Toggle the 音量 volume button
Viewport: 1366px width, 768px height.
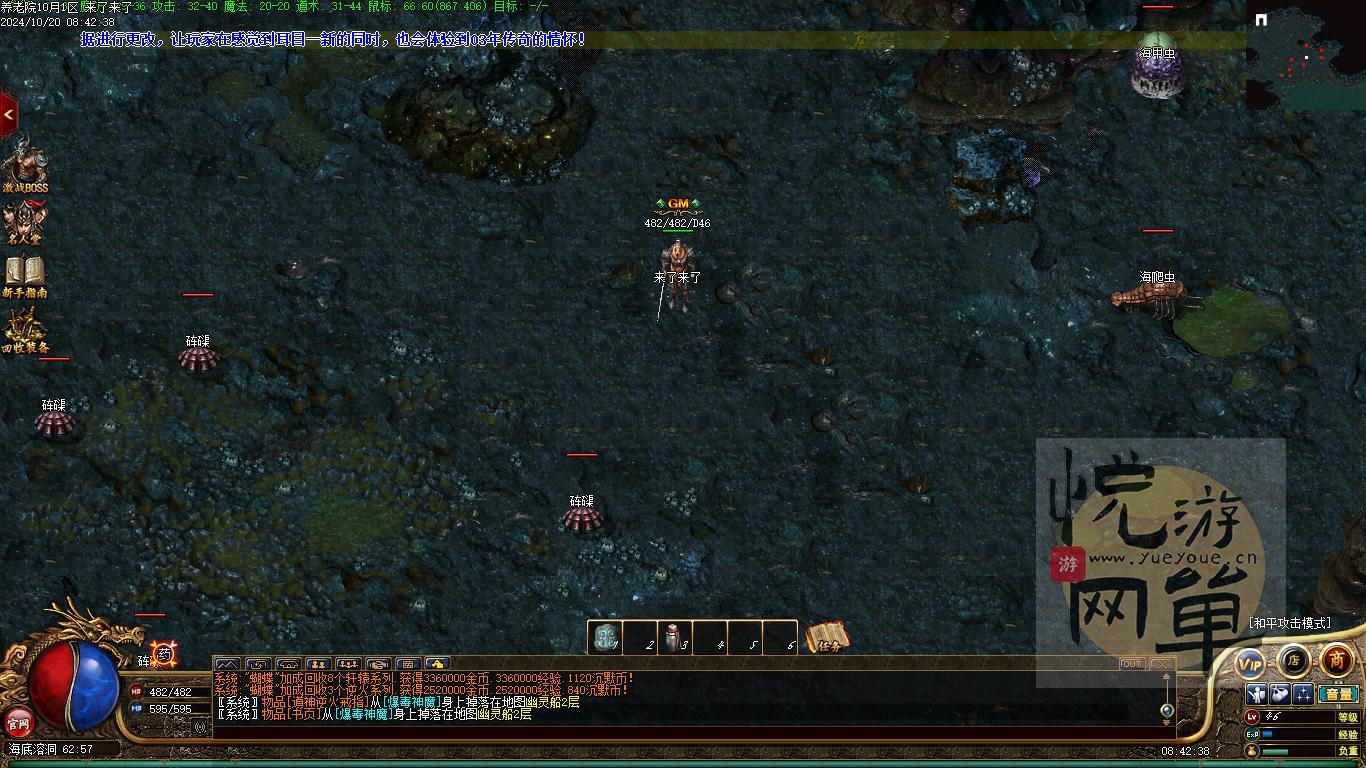point(1338,694)
